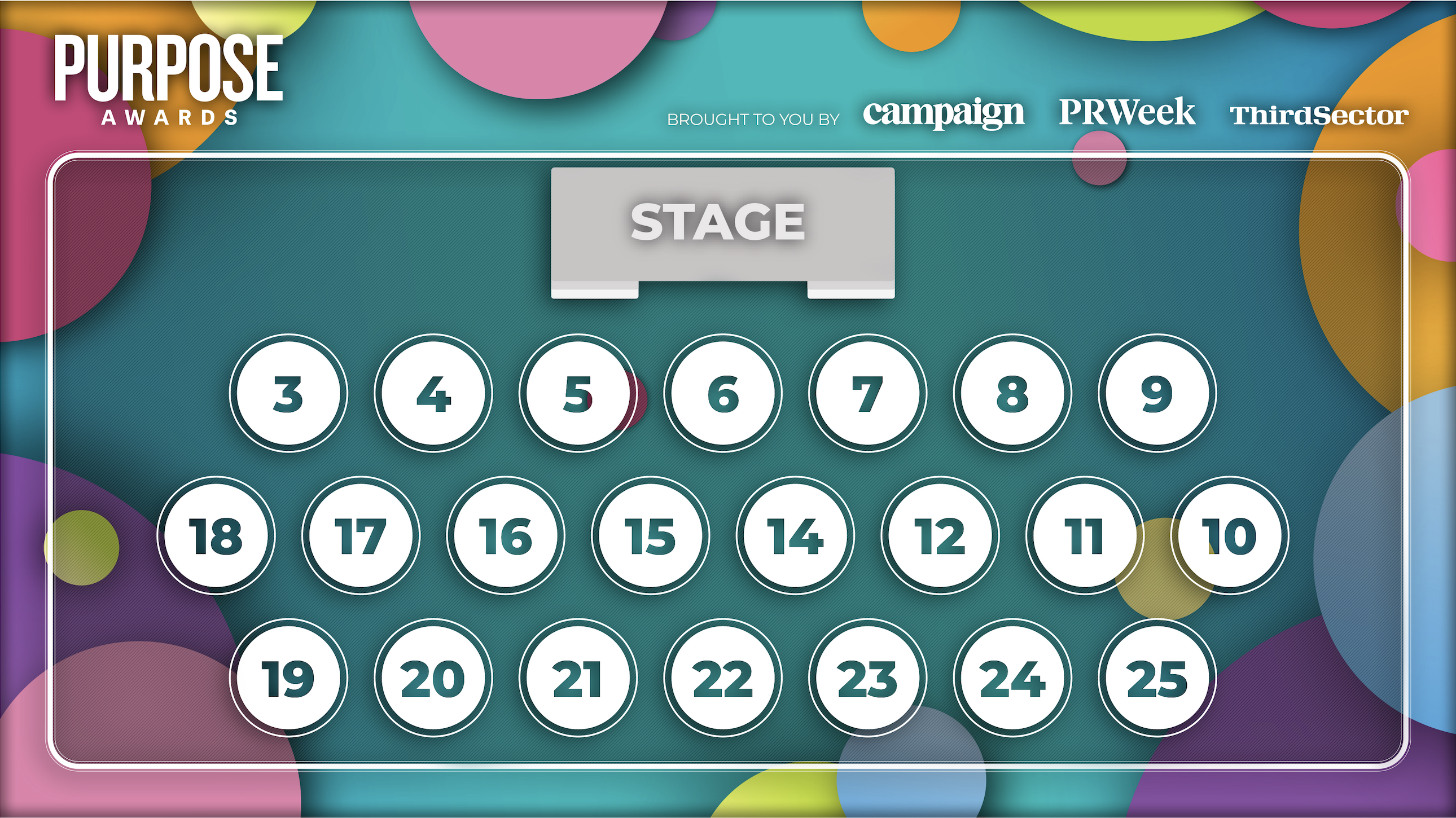Select table 25
Viewport: 1456px width, 818px height.
tap(1156, 678)
